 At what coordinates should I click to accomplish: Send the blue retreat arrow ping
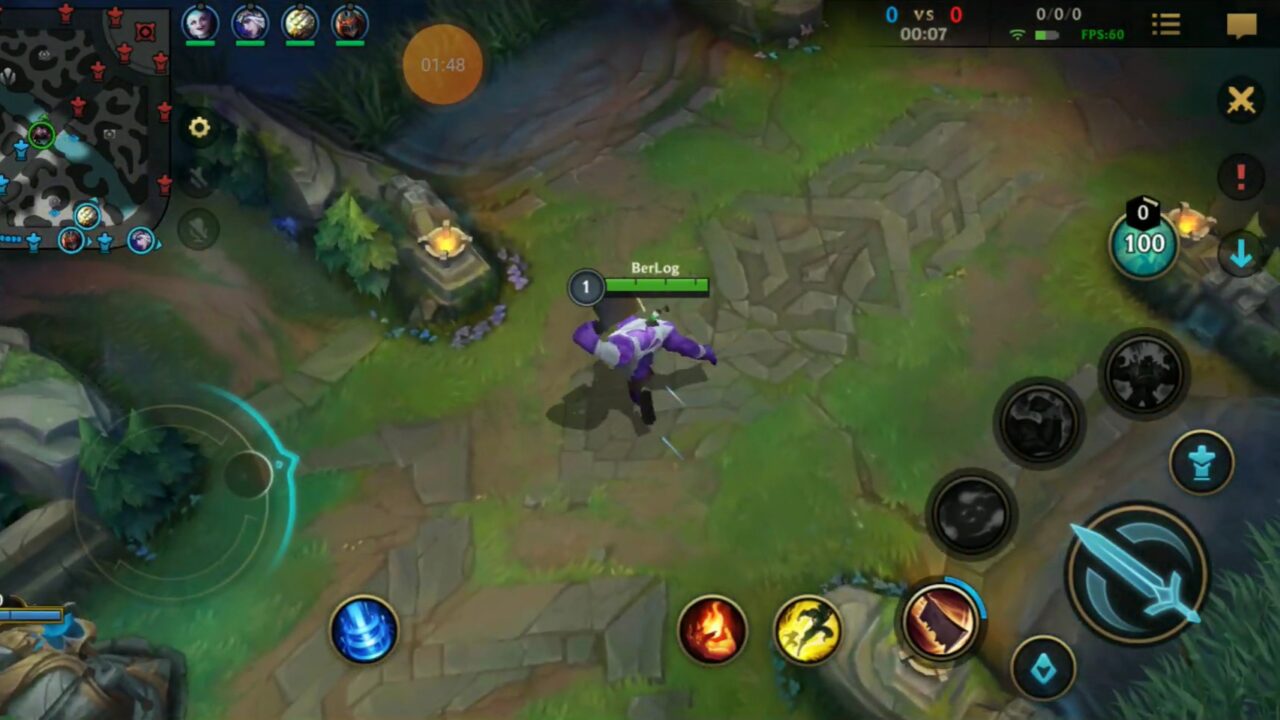tap(1241, 250)
